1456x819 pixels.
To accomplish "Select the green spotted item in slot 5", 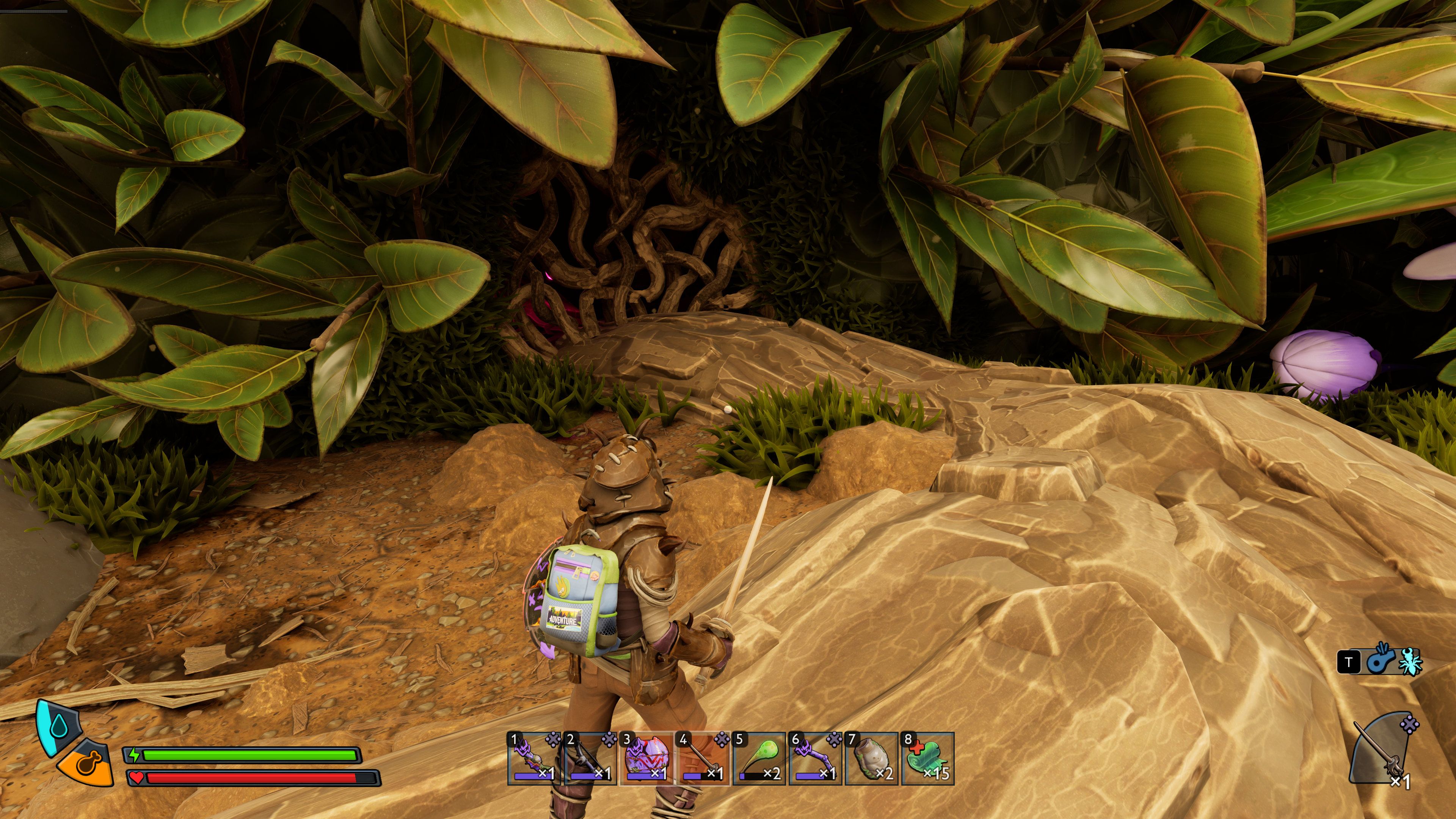I will [x=758, y=758].
